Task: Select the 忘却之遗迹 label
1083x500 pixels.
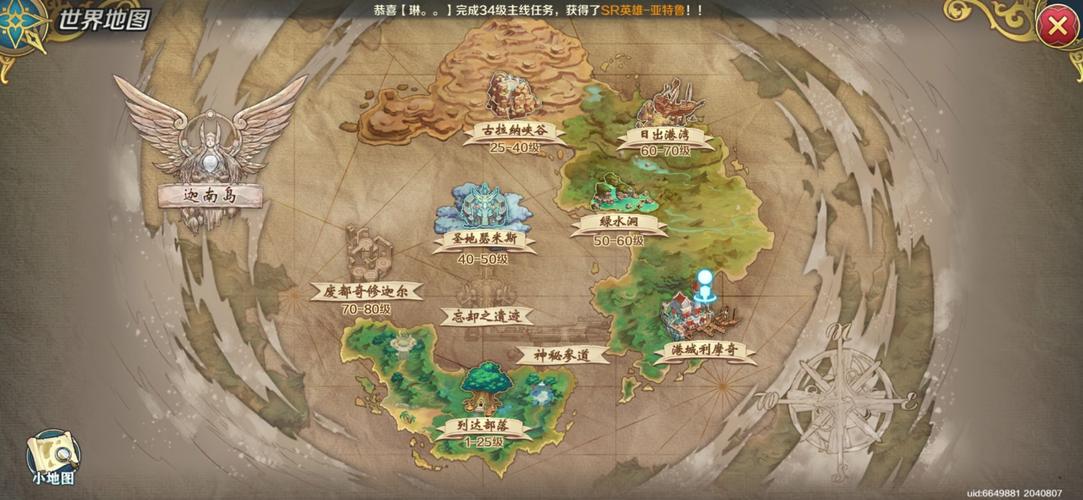Action: click(x=487, y=316)
